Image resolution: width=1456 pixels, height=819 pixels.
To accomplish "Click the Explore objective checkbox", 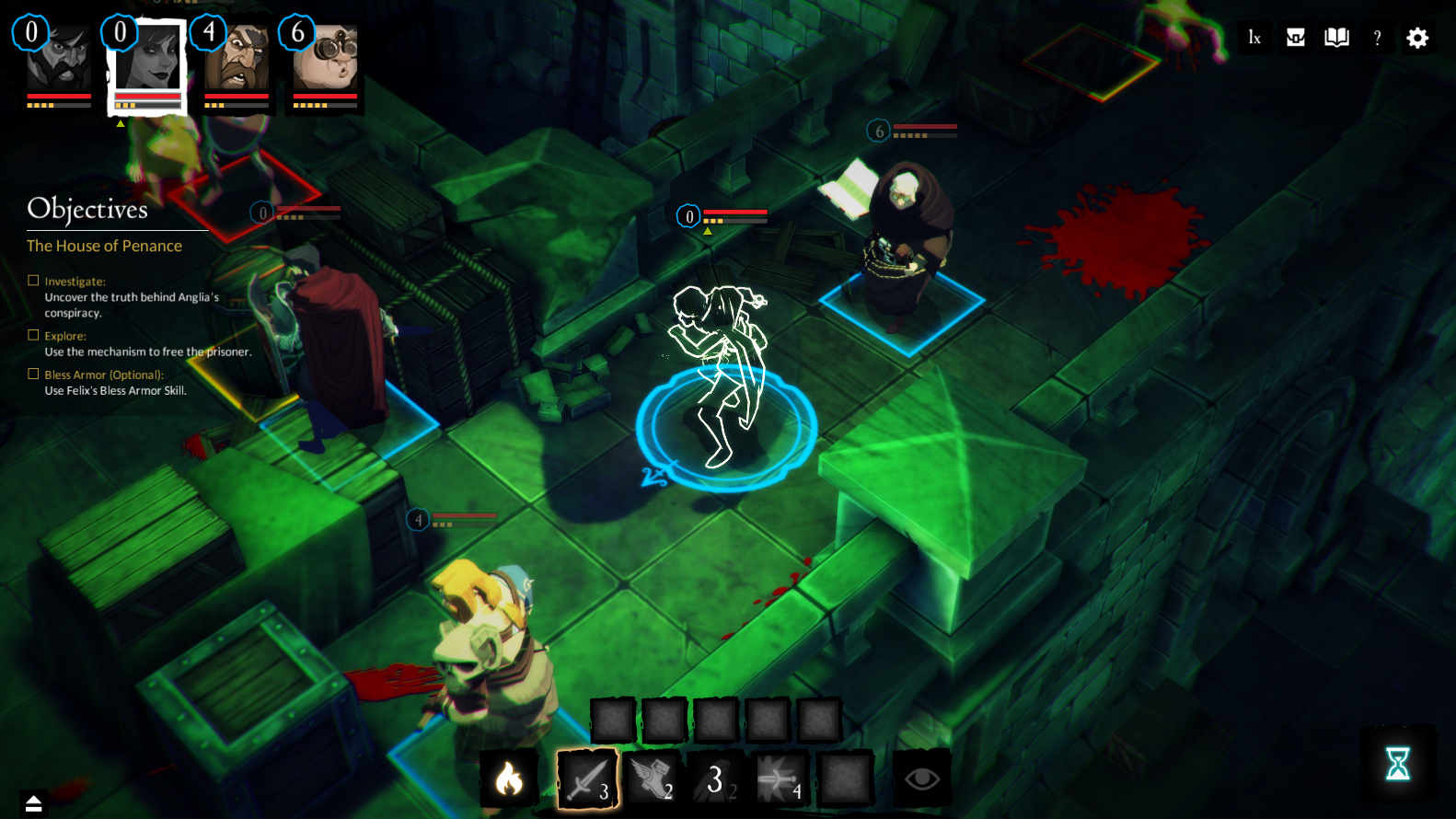I will pyautogui.click(x=33, y=336).
